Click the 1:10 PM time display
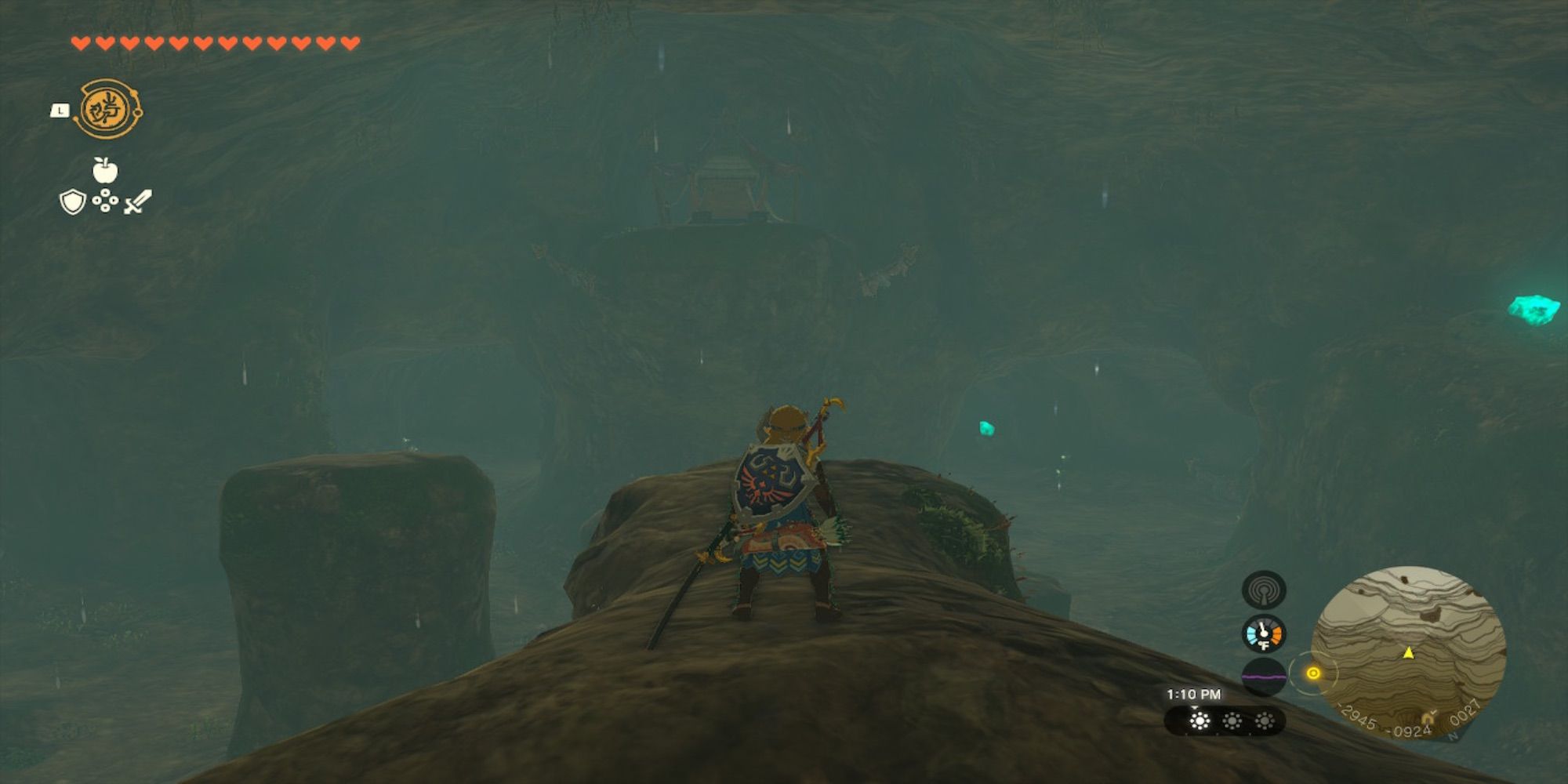Image resolution: width=1568 pixels, height=784 pixels. (1192, 695)
